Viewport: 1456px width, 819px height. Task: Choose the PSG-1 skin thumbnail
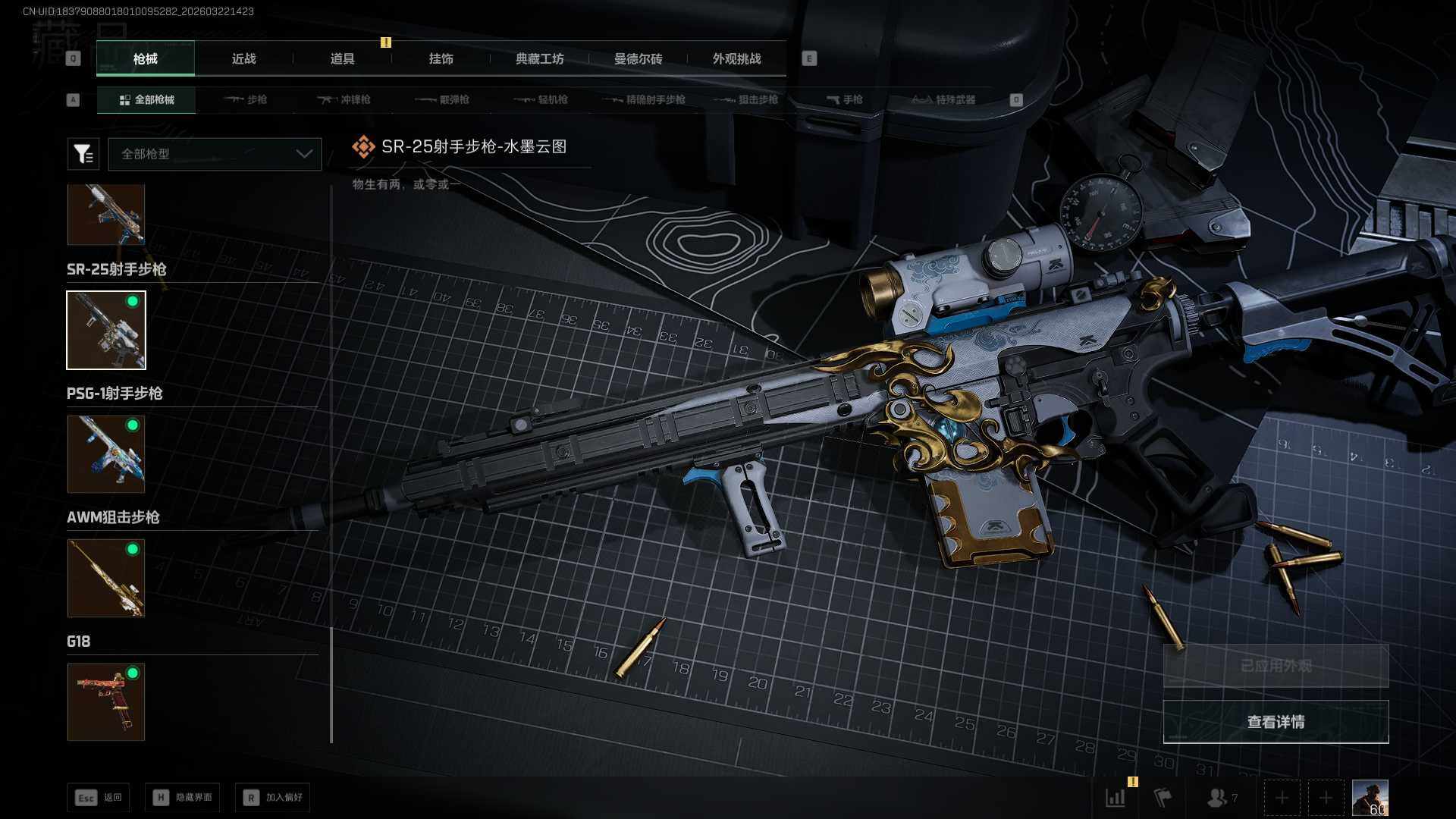[106, 454]
